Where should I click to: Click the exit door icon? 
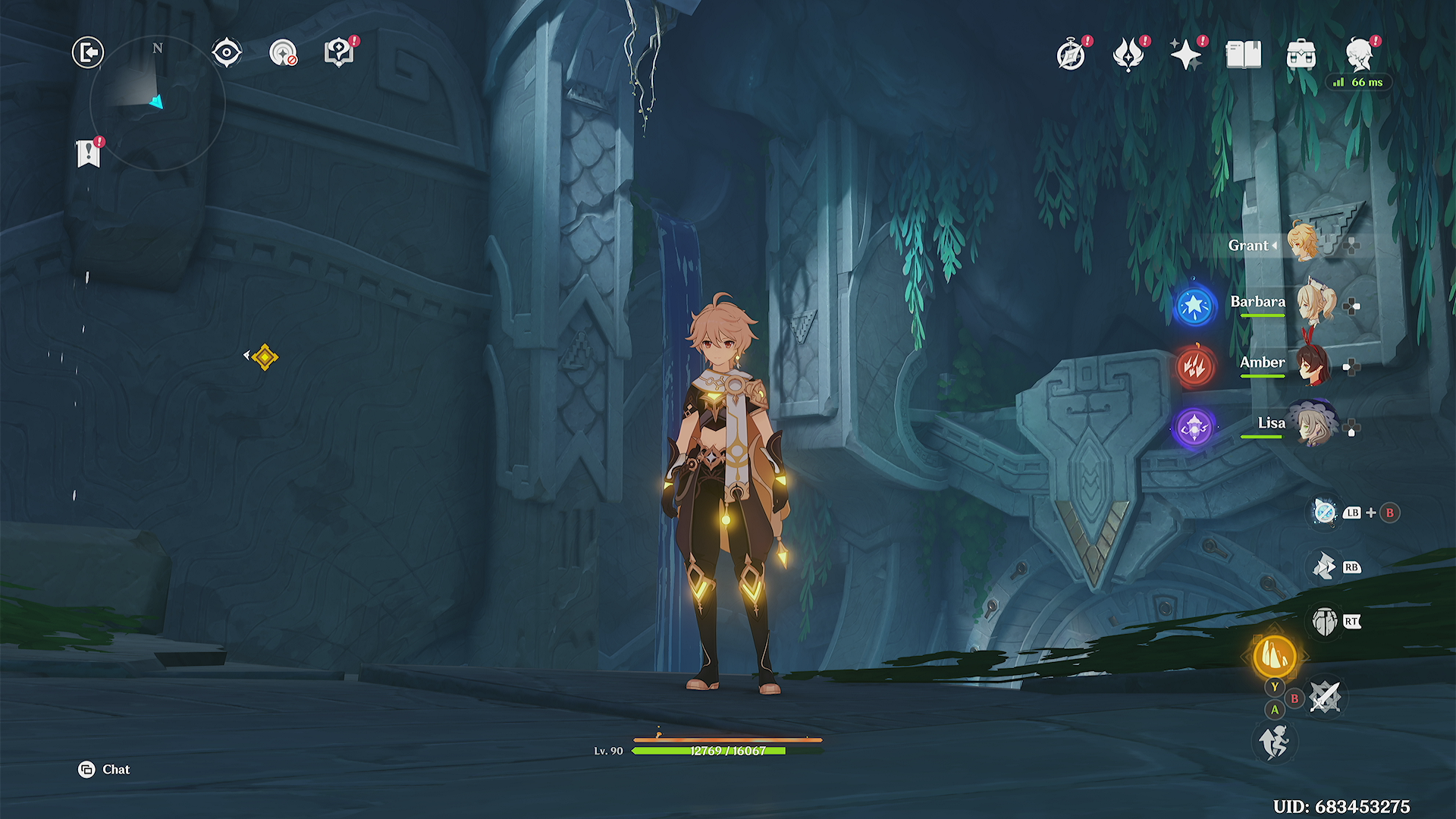coord(88,53)
